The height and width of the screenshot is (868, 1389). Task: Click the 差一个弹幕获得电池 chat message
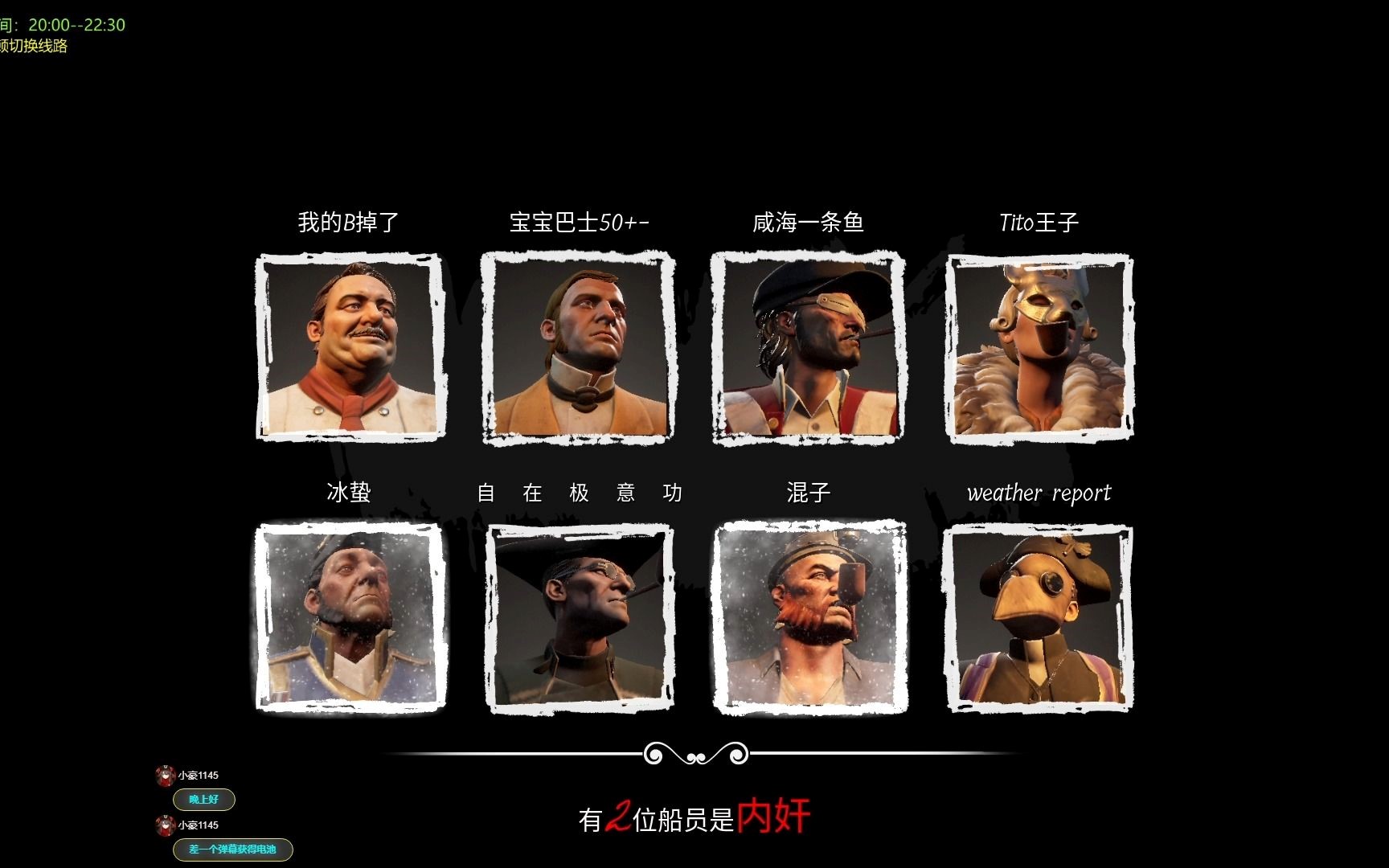233,850
